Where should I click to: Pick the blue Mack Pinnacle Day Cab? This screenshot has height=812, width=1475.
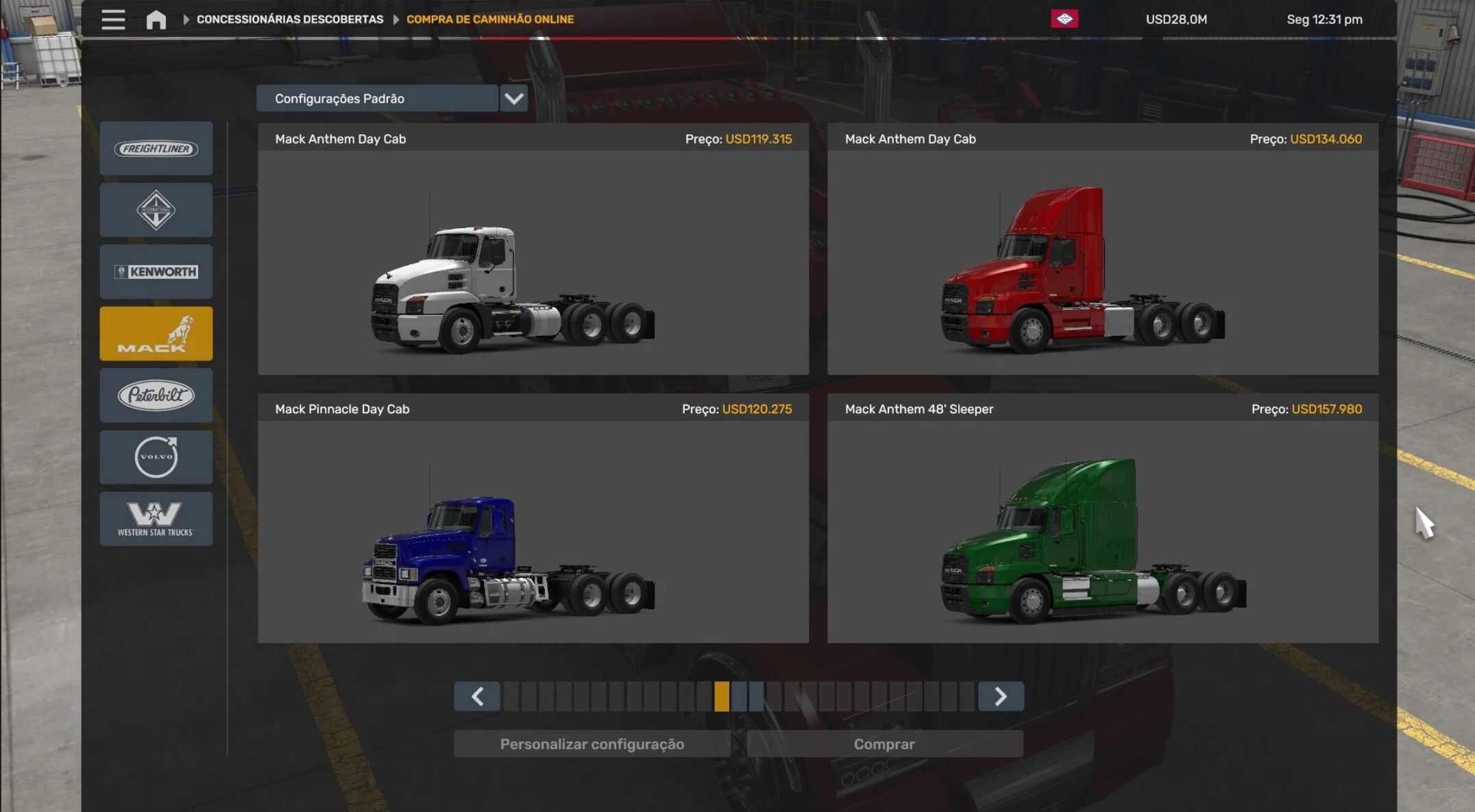click(x=533, y=530)
